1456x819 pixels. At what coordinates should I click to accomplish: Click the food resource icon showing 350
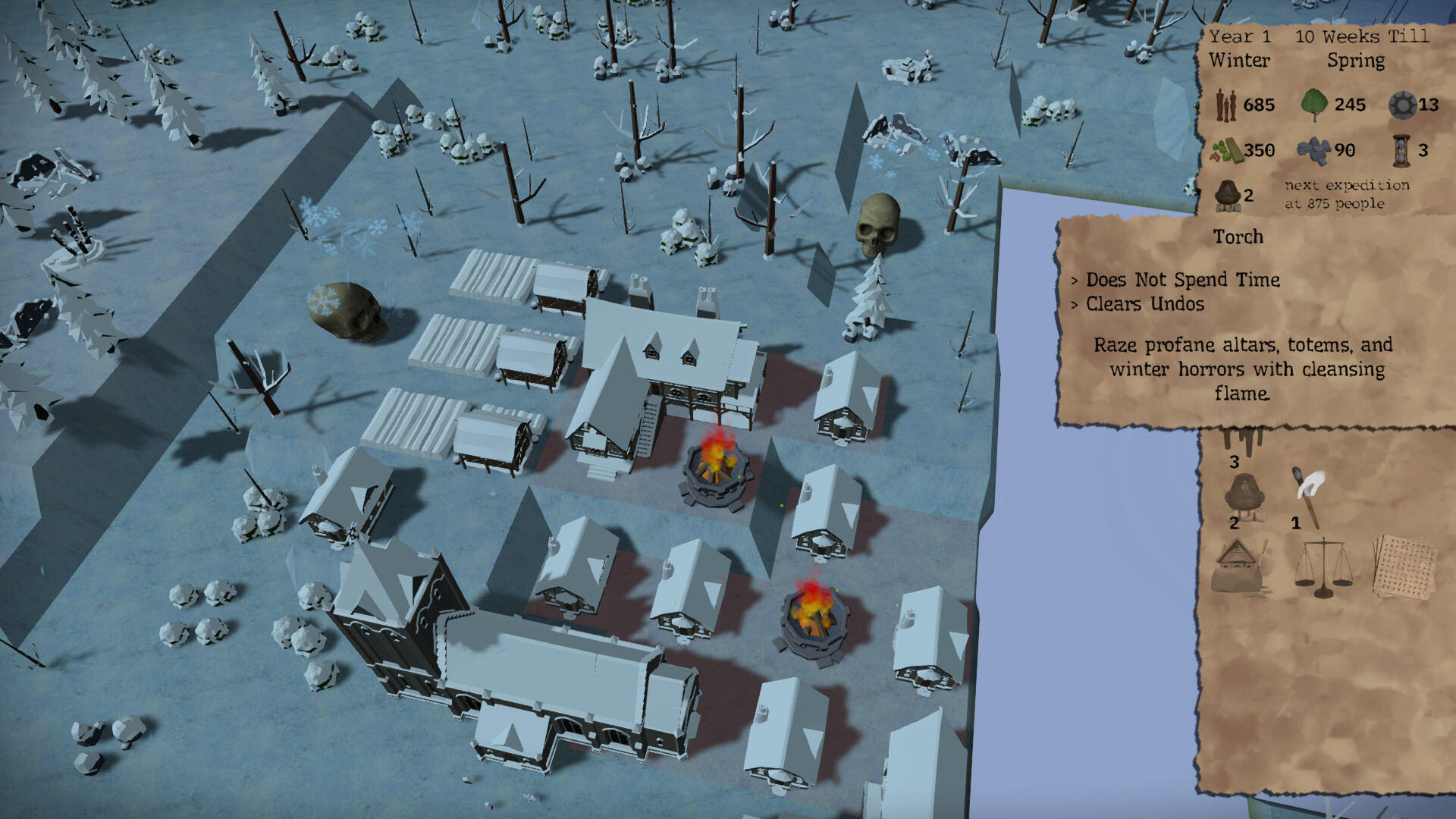(1227, 149)
